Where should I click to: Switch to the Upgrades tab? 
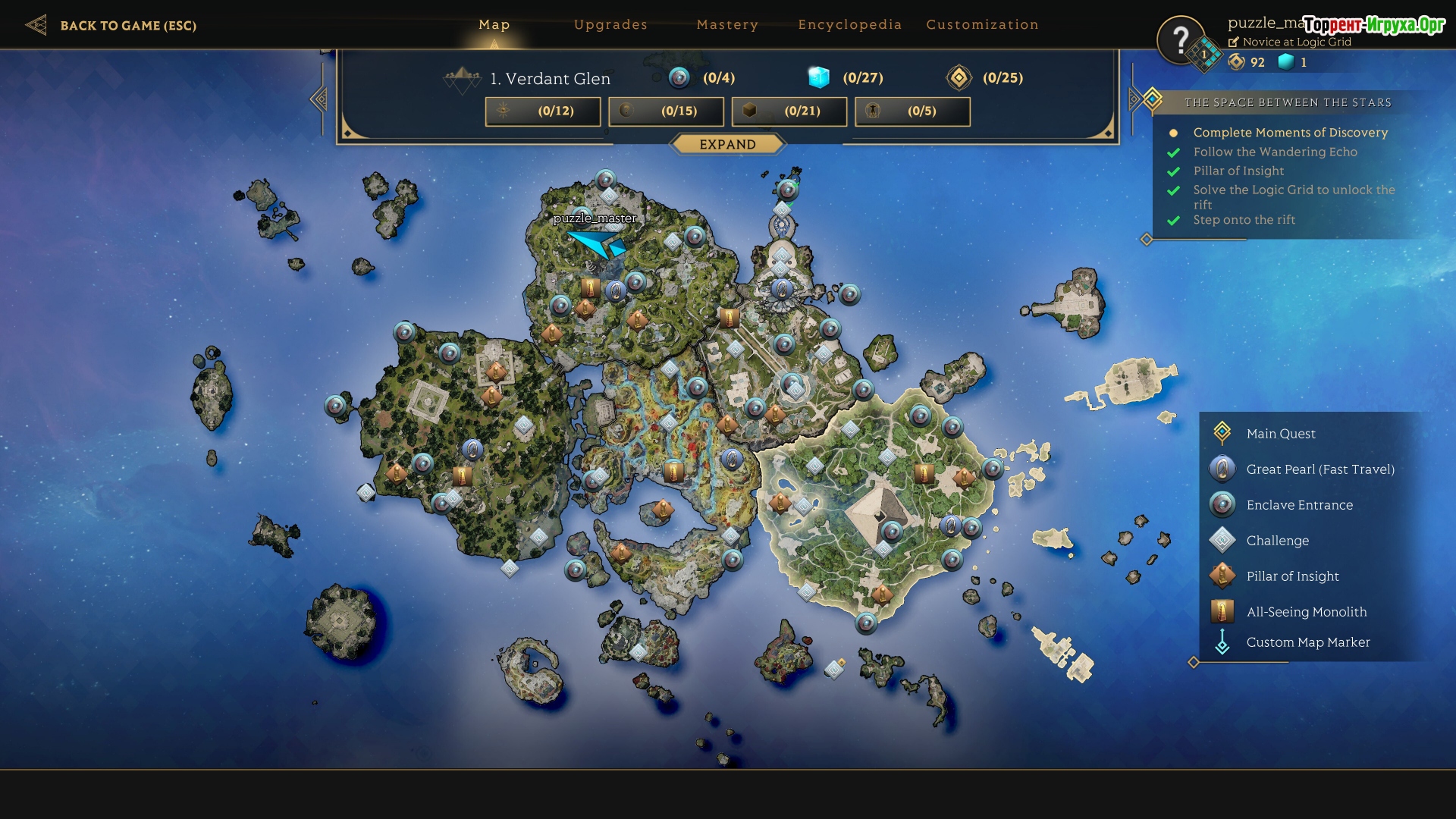click(x=610, y=25)
